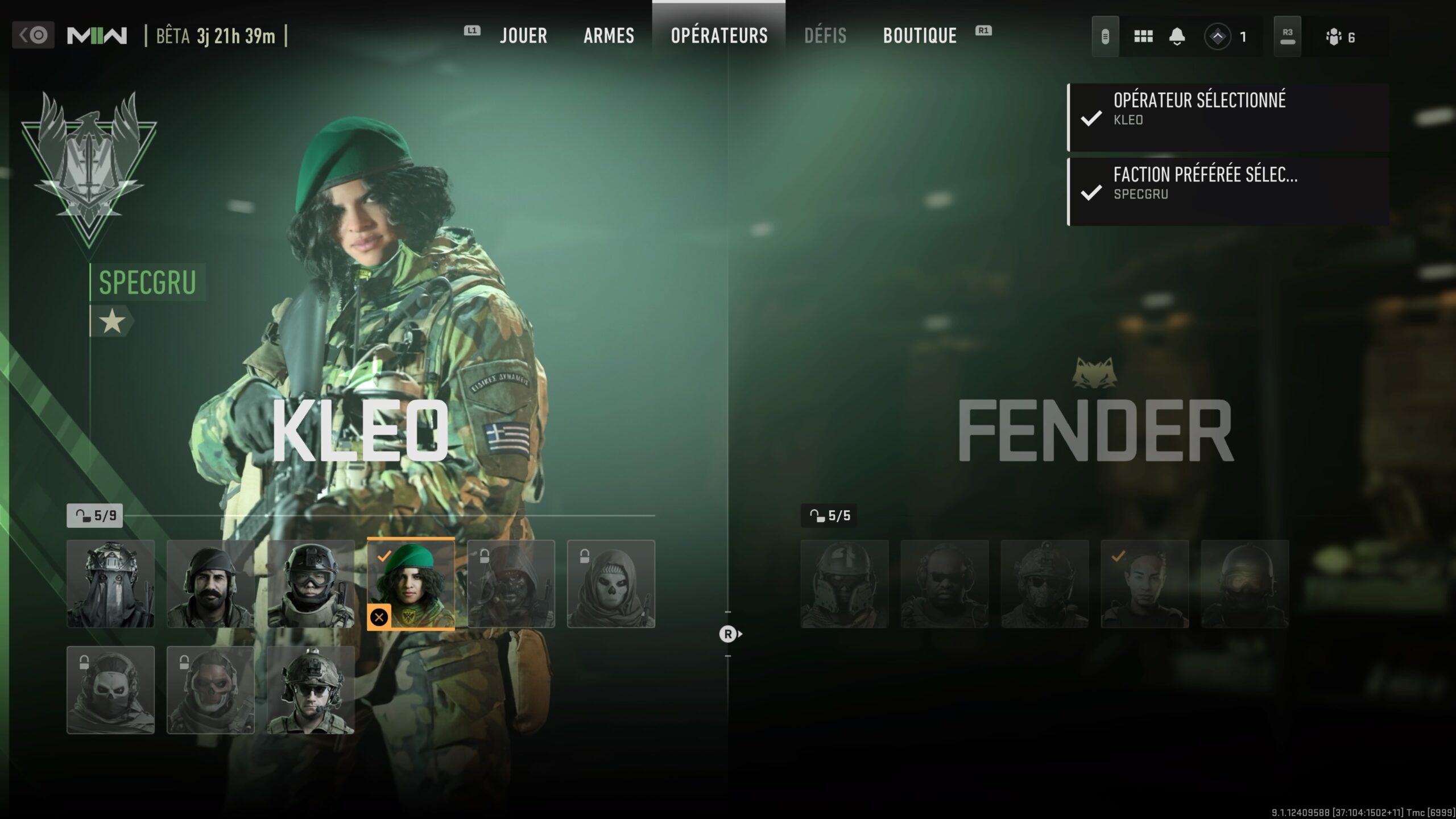Choose the mustached operator with beanie

(210, 584)
